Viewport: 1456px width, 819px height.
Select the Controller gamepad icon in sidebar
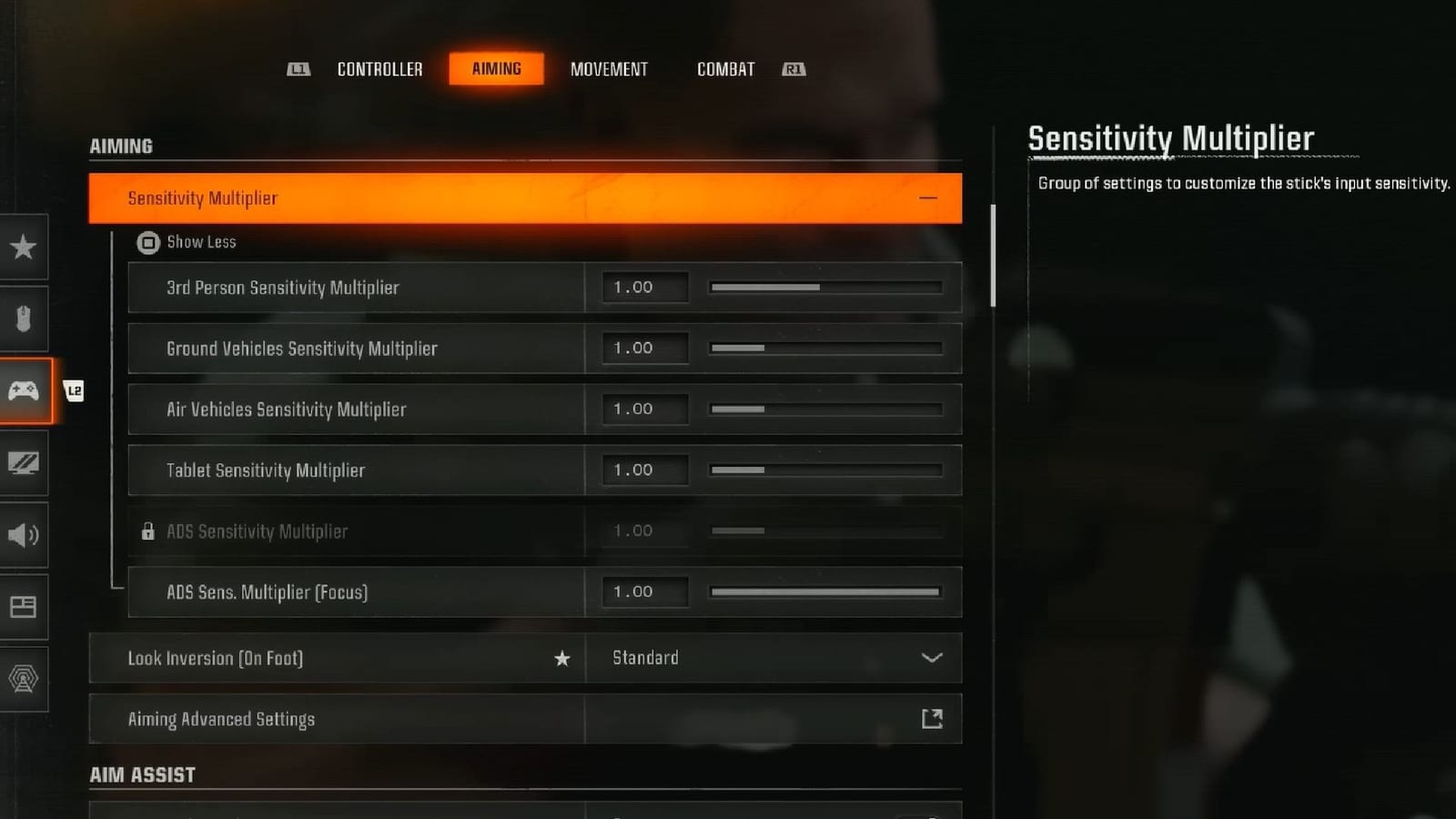tap(24, 391)
